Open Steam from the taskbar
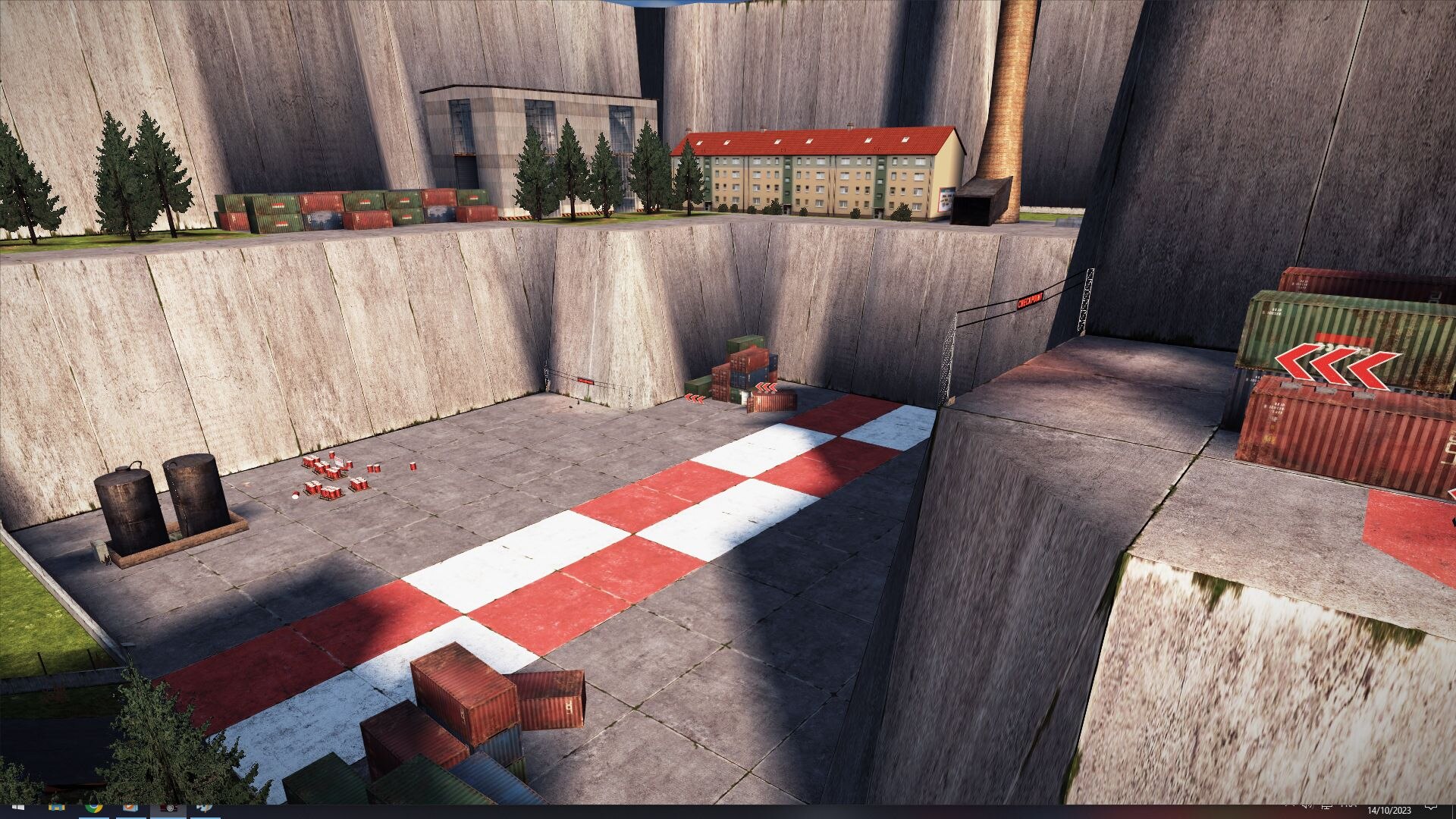 pos(130,808)
